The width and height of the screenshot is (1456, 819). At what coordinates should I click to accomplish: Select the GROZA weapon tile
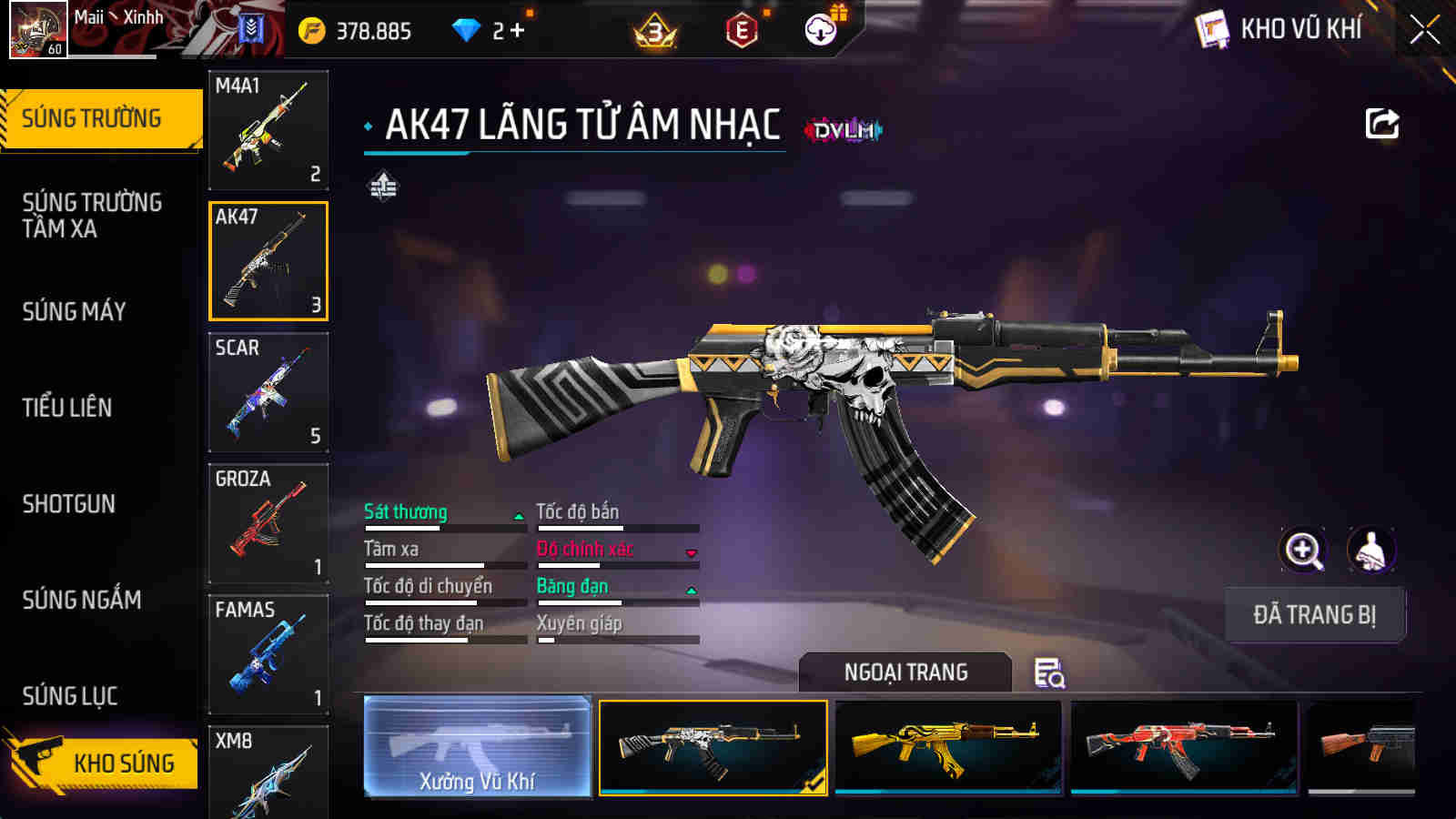268,523
